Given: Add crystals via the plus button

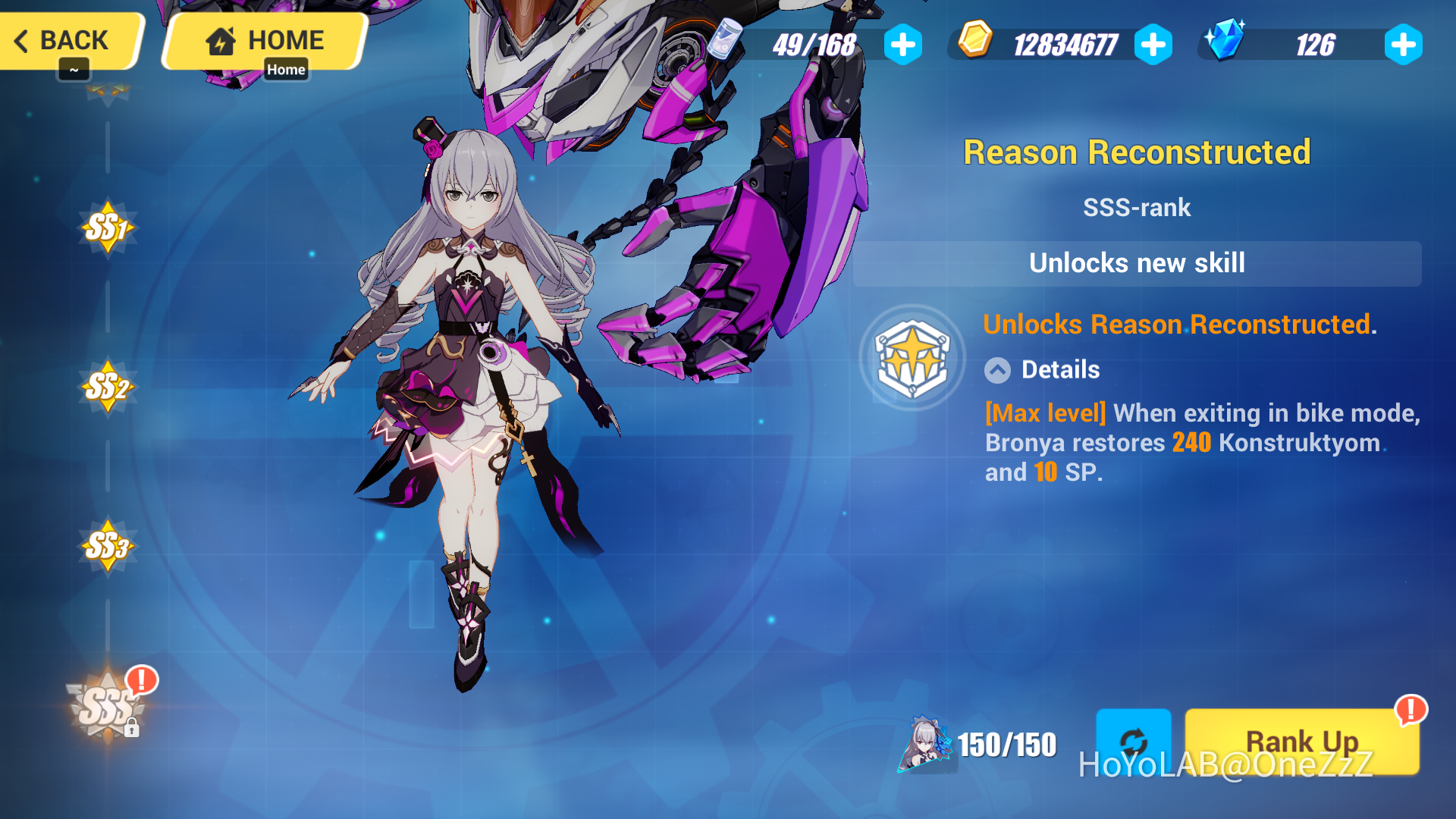Looking at the screenshot, I should tap(1402, 44).
